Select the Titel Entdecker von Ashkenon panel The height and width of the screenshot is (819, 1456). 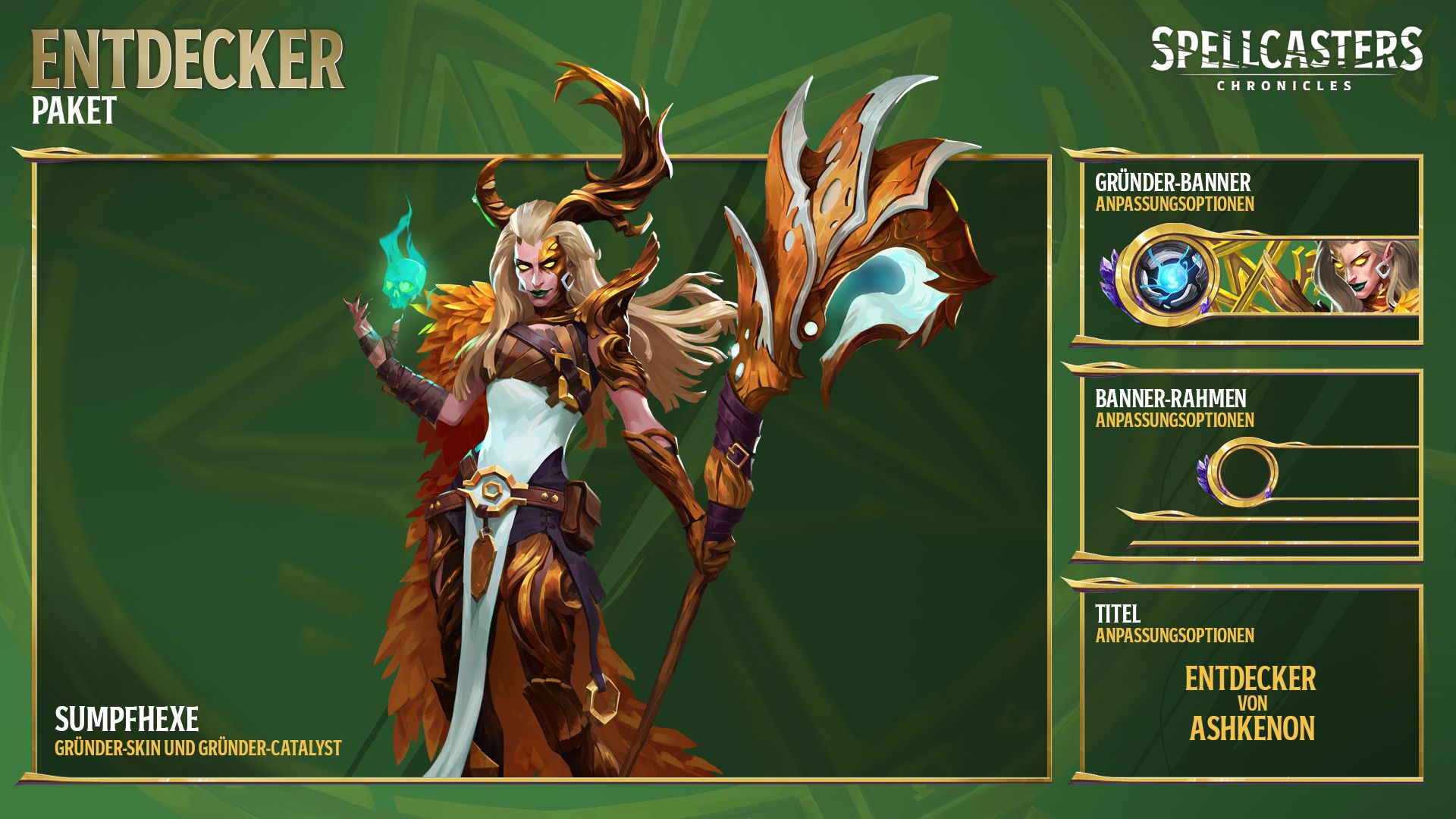click(x=1250, y=682)
